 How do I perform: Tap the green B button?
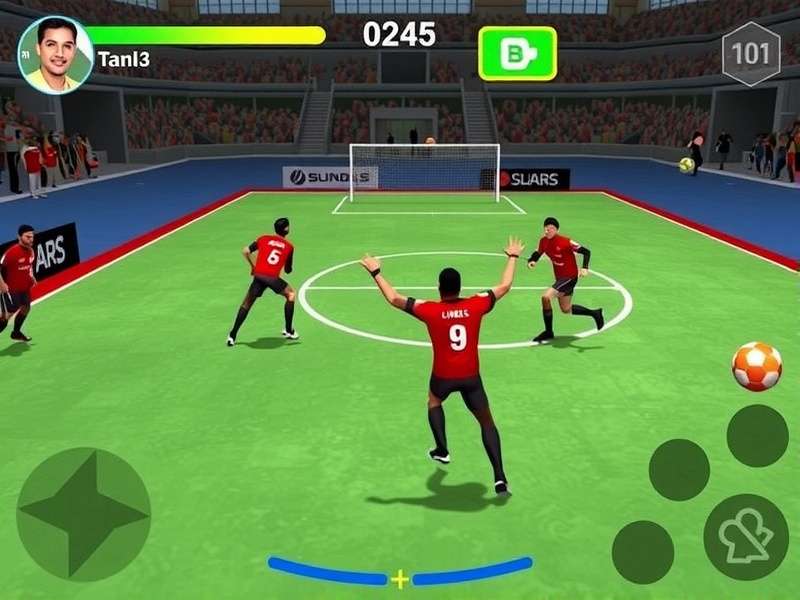pos(517,53)
